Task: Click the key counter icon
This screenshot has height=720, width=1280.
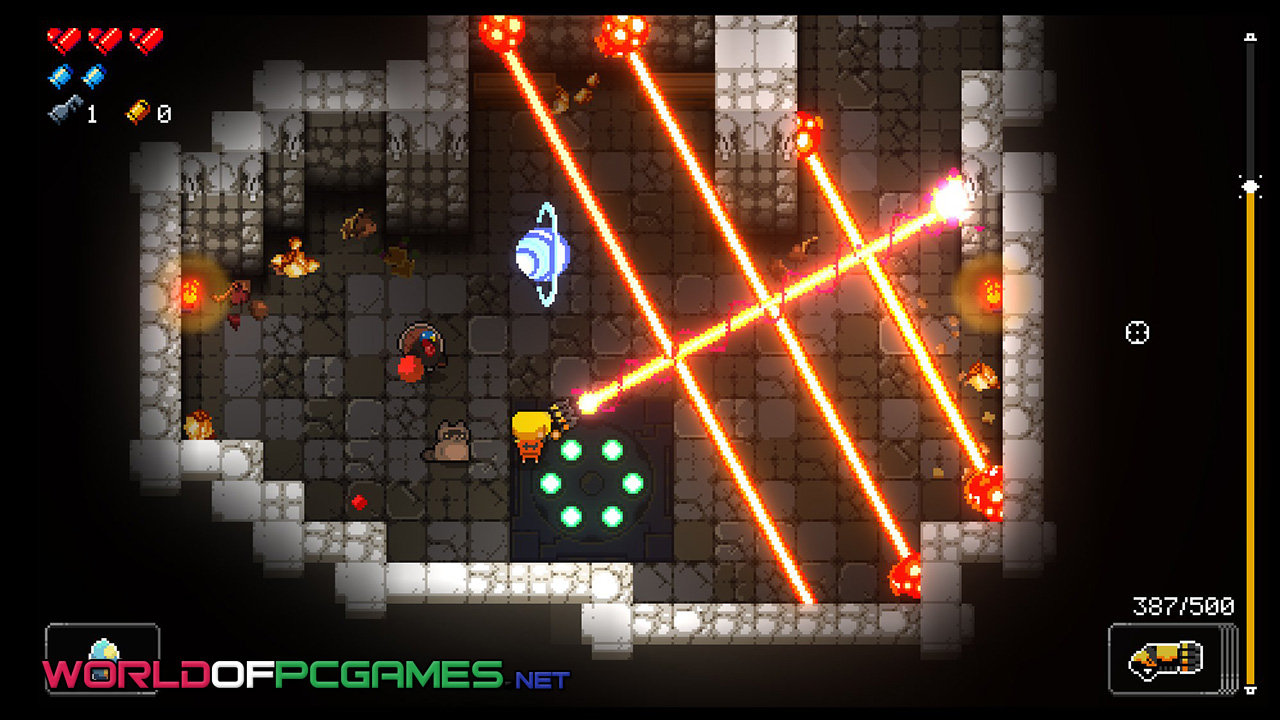Action: pos(64,113)
